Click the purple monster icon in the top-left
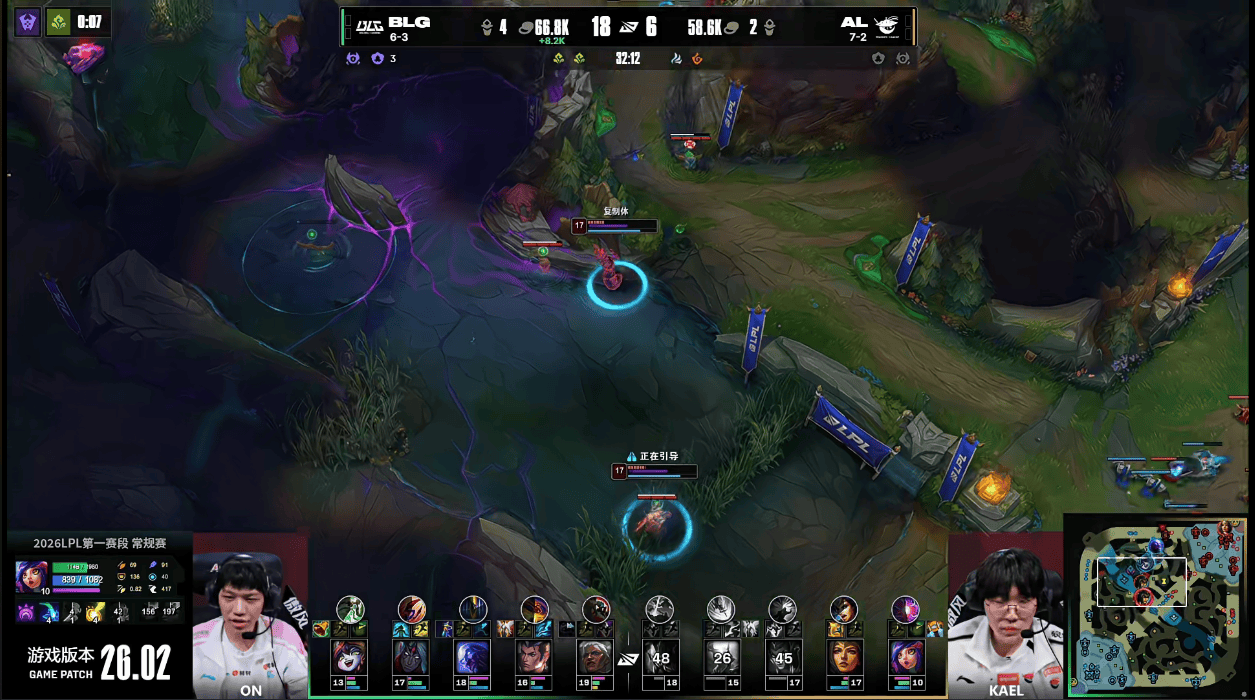The image size is (1255, 700). pos(28,22)
